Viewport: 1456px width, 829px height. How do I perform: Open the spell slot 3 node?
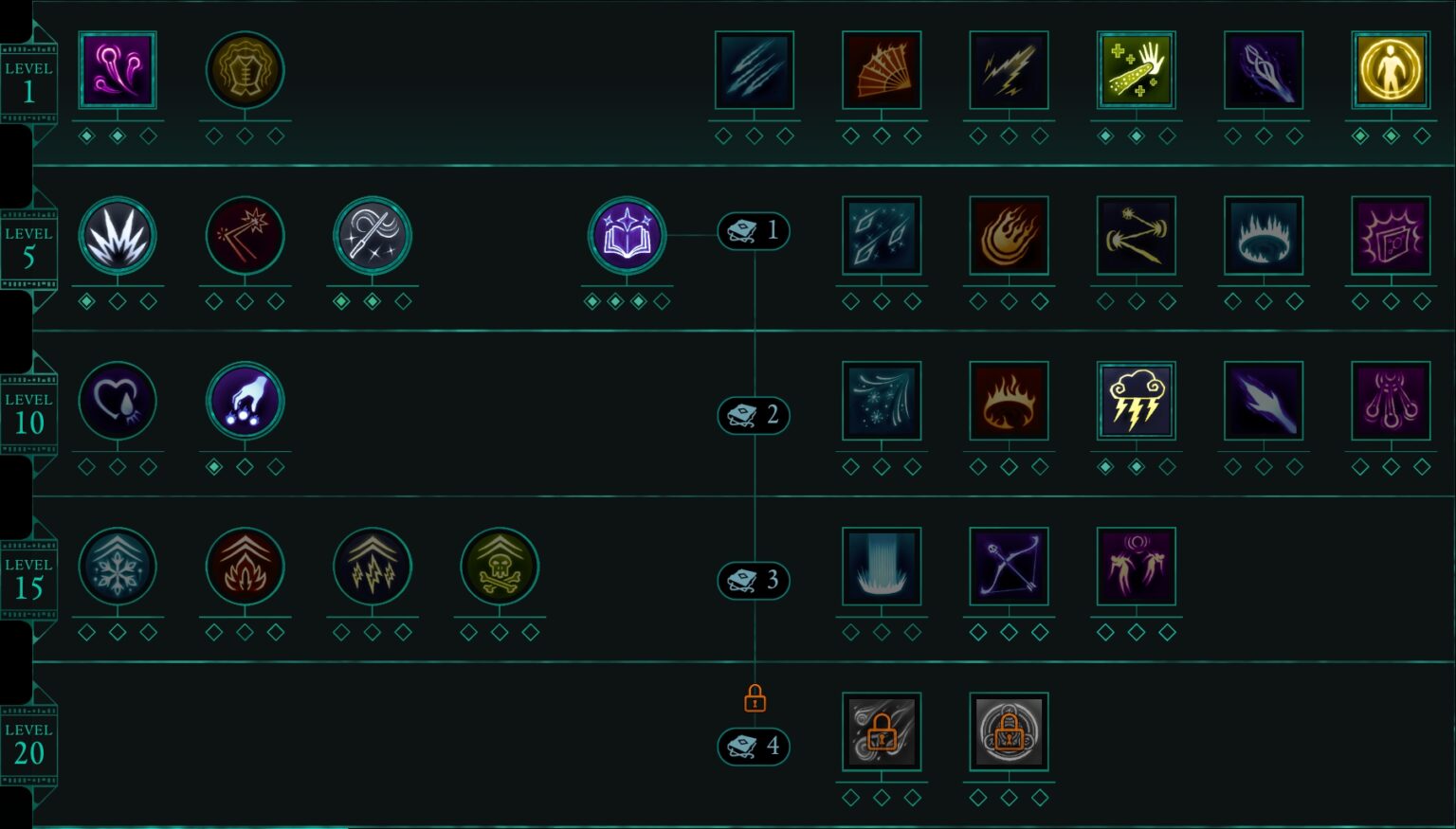[752, 581]
